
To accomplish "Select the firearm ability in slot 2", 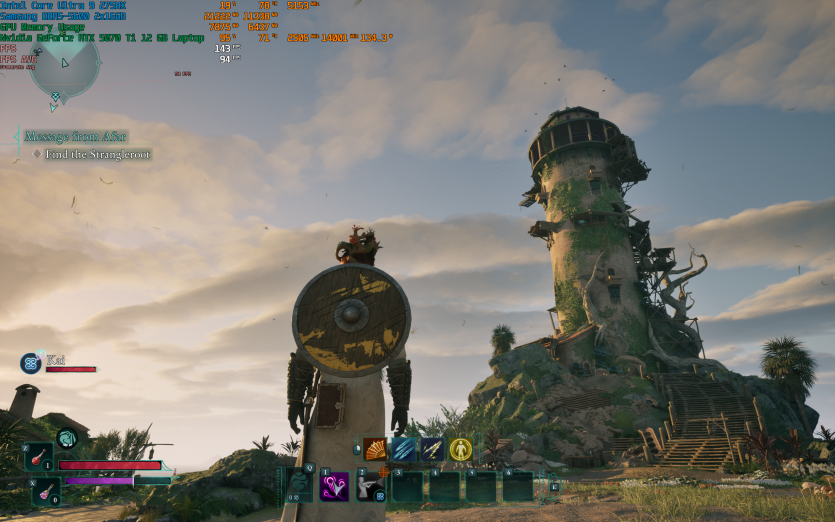I will (371, 486).
